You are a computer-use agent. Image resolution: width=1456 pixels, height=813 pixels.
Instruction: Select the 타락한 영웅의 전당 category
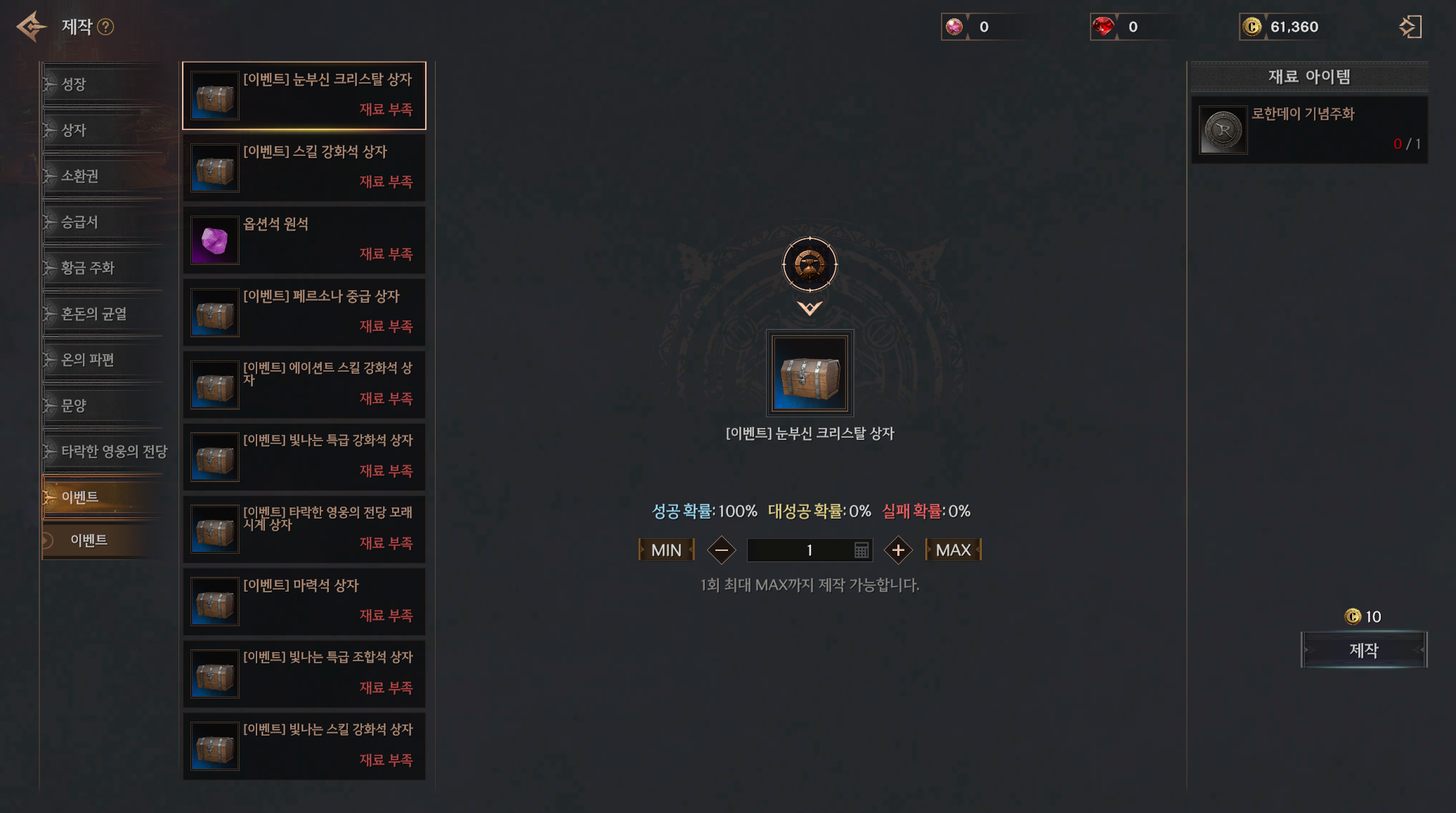click(112, 451)
